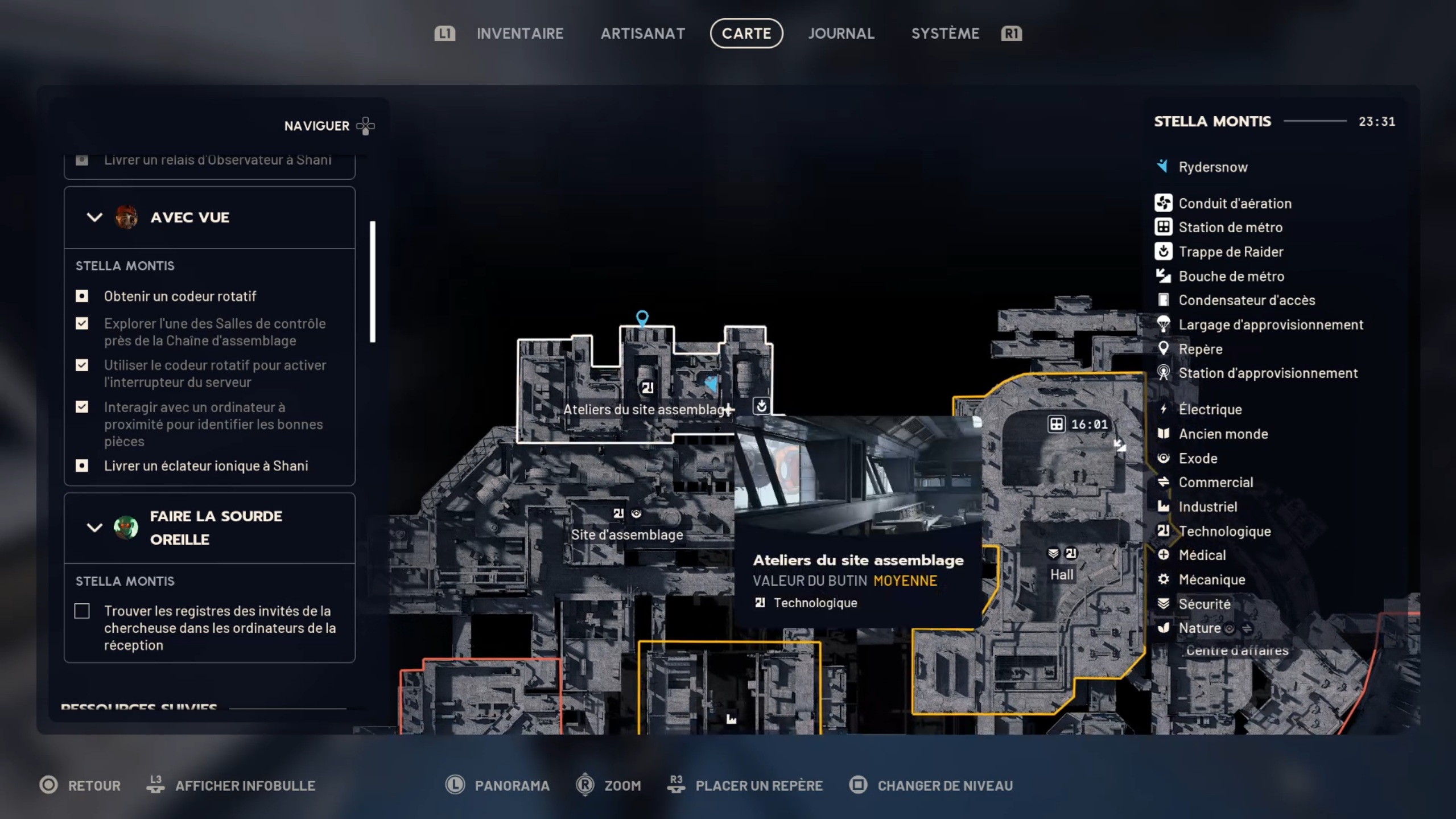Collapse the Faire la sourde oreille quest

tap(94, 528)
